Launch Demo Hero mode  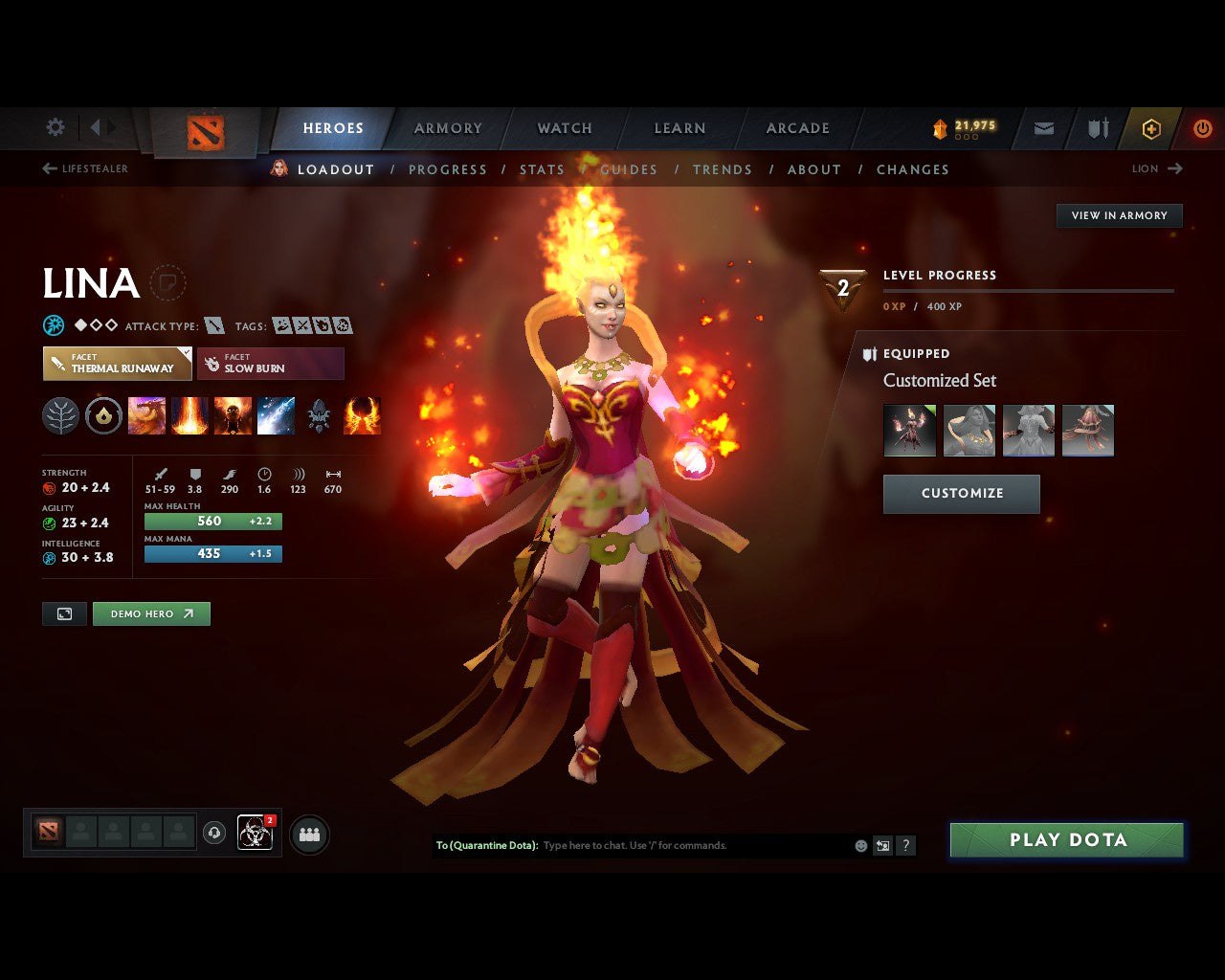pyautogui.click(x=151, y=613)
